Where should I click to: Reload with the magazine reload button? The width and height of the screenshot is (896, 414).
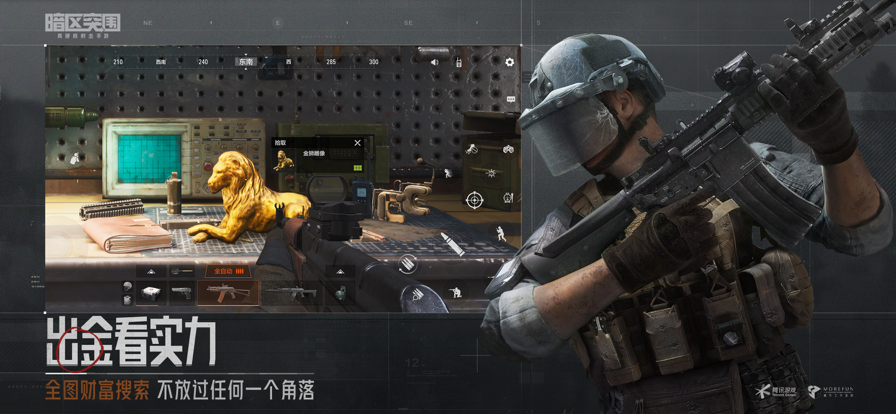click(x=408, y=263)
